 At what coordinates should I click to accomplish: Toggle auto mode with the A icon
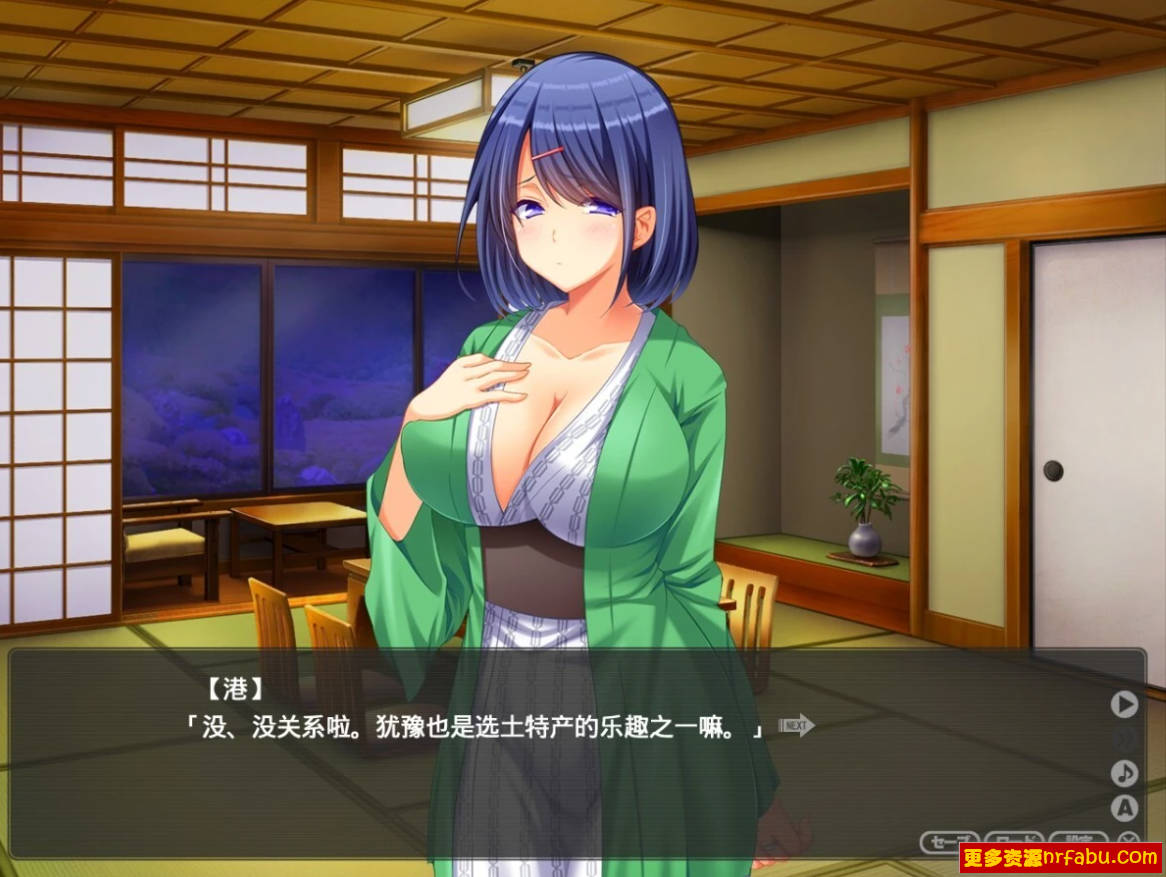coord(1125,807)
